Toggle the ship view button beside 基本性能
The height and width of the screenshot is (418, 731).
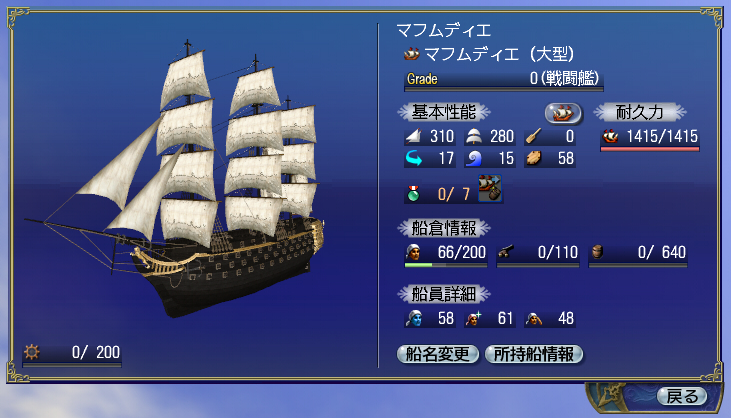click(564, 112)
